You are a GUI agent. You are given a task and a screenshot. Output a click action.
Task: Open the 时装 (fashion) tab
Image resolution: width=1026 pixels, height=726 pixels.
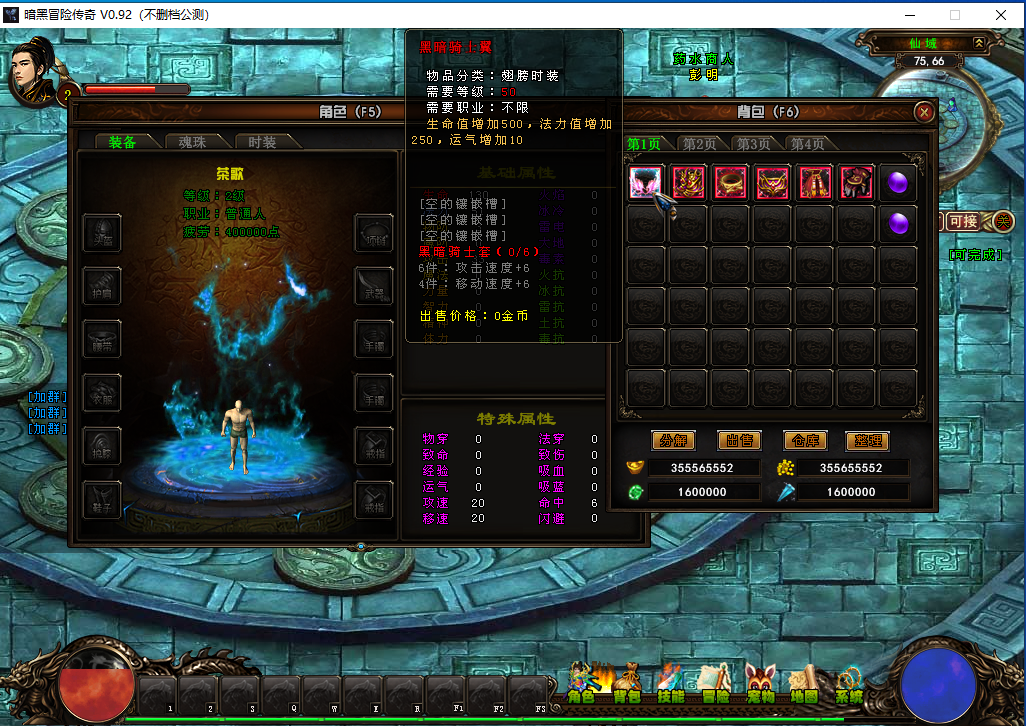click(x=262, y=142)
